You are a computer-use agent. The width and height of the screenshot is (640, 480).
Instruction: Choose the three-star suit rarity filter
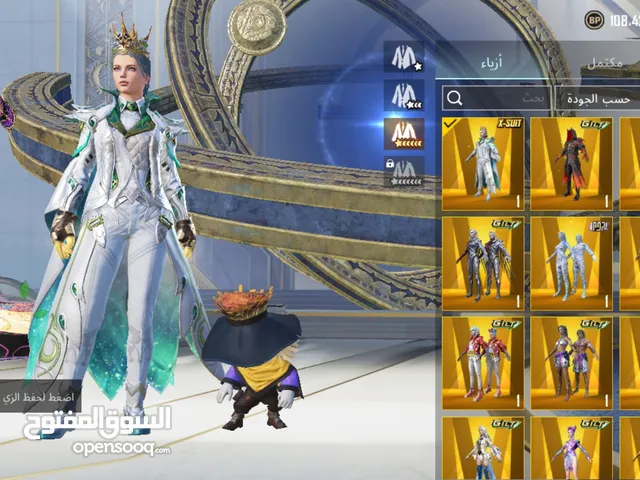404,95
